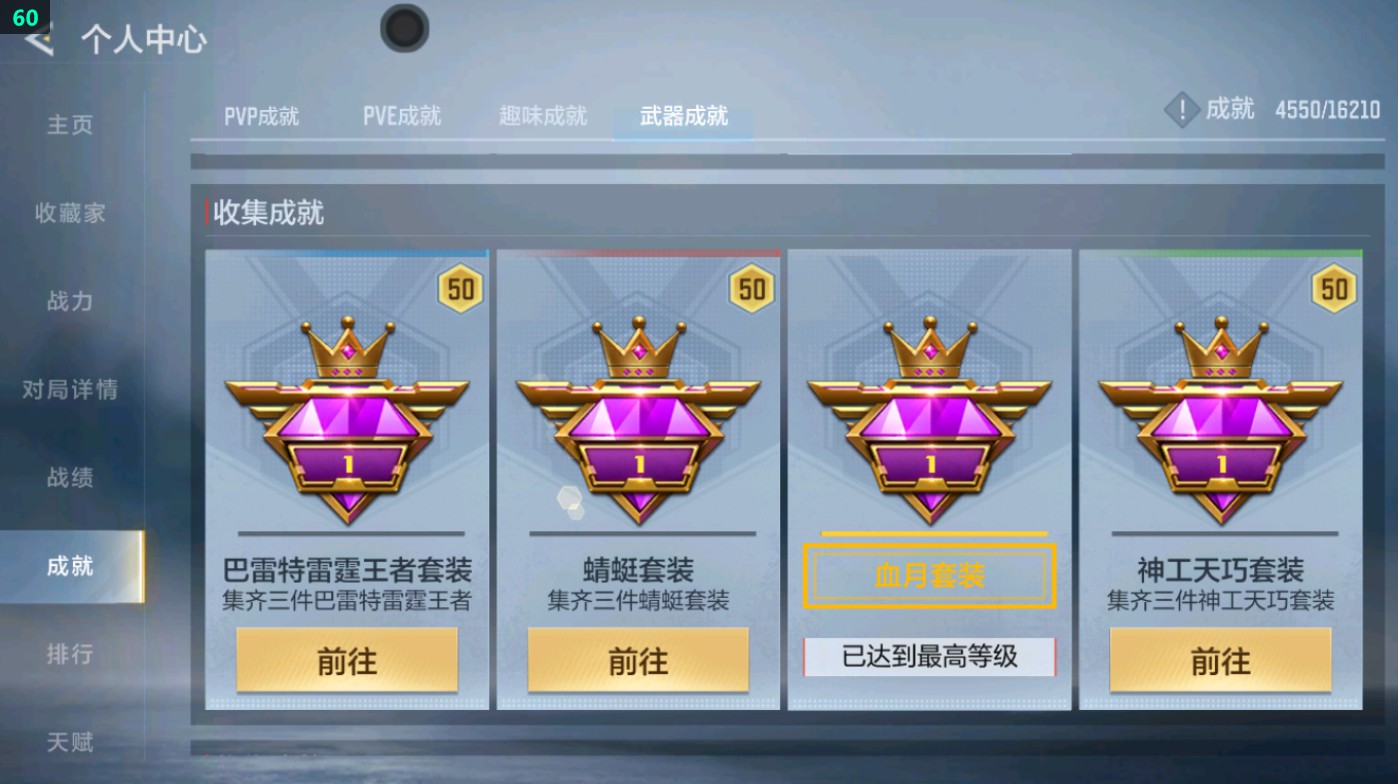
Task: Select the 巴雷特雷霆王者套装 crown badge emblem
Action: [x=347, y=420]
